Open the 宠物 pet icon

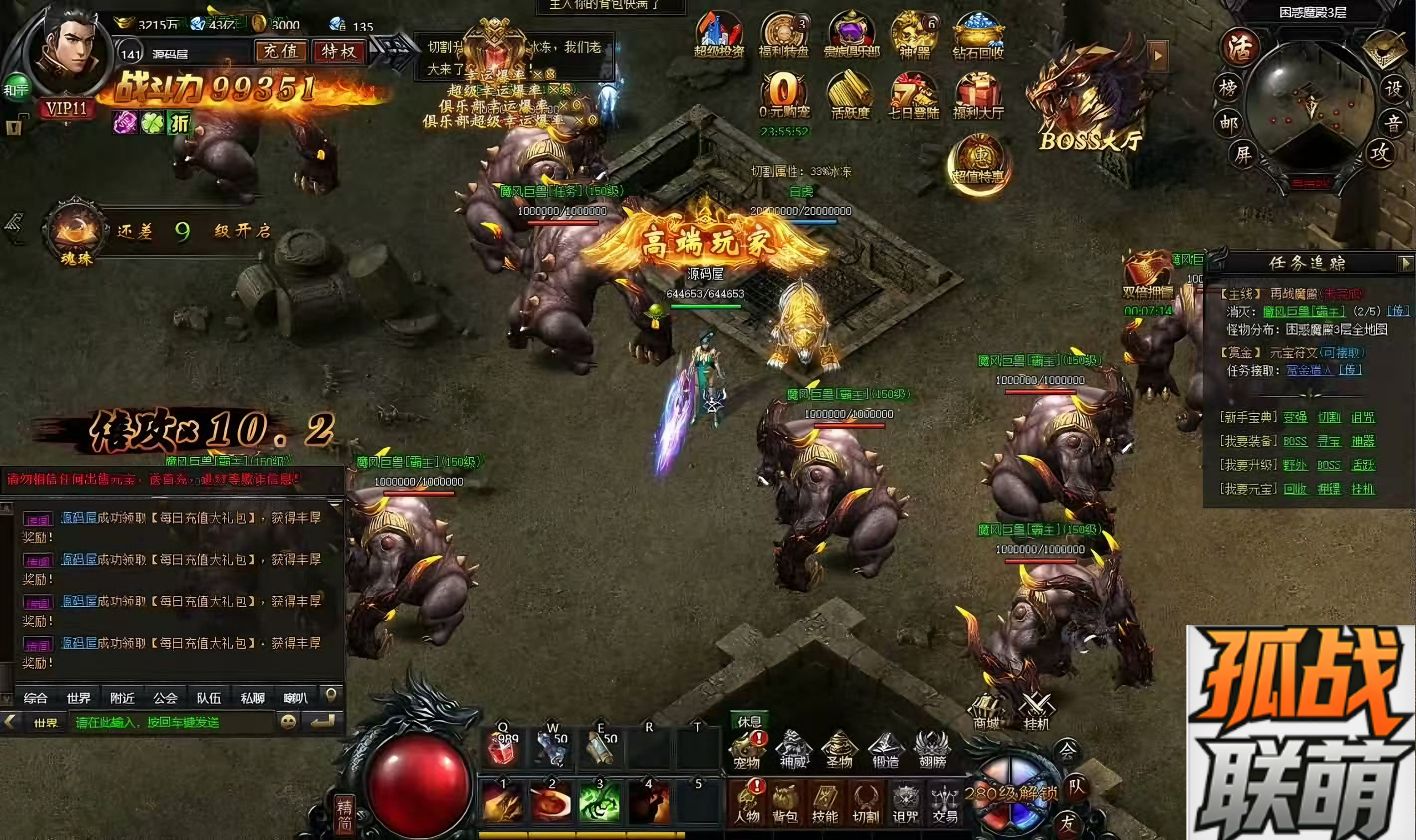point(746,750)
